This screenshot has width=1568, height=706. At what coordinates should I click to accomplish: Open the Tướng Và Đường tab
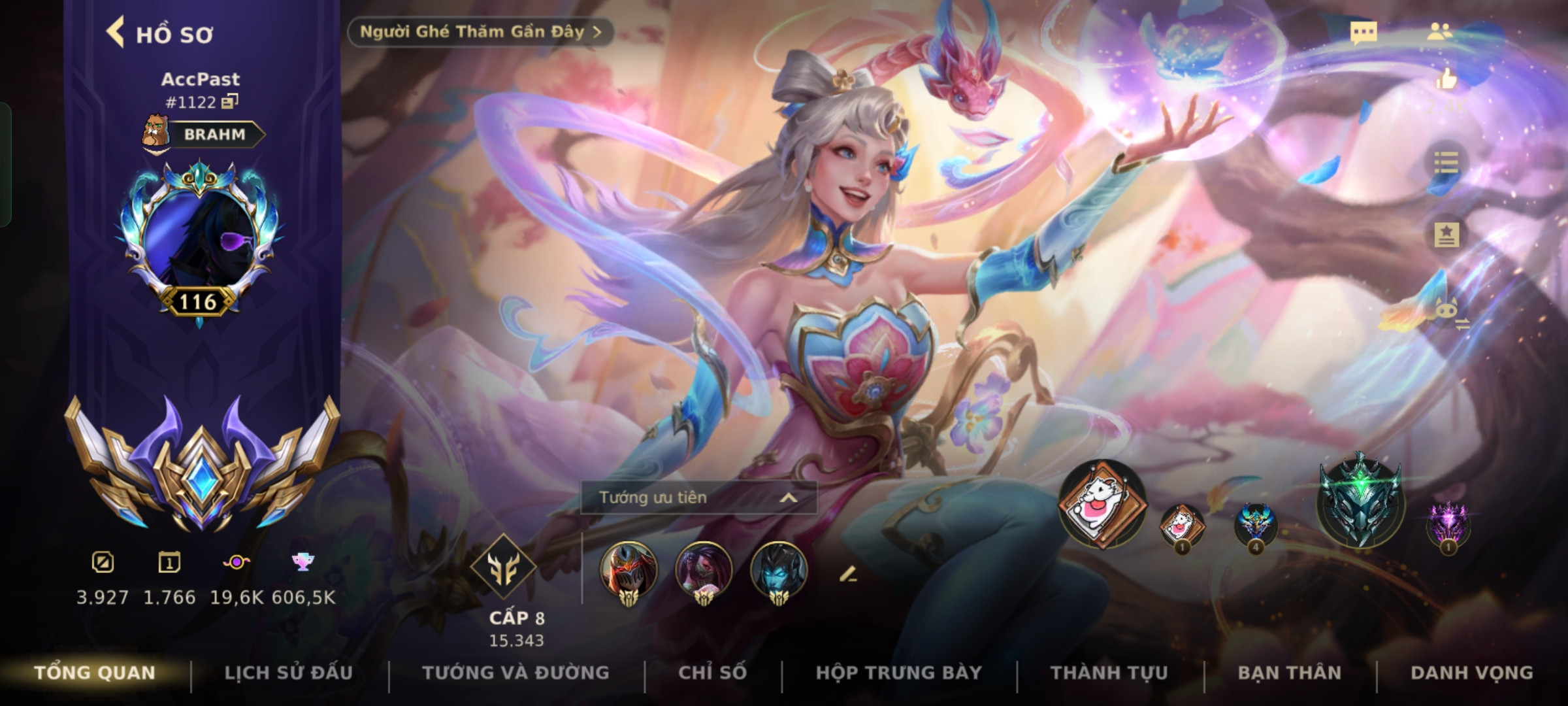pos(515,673)
